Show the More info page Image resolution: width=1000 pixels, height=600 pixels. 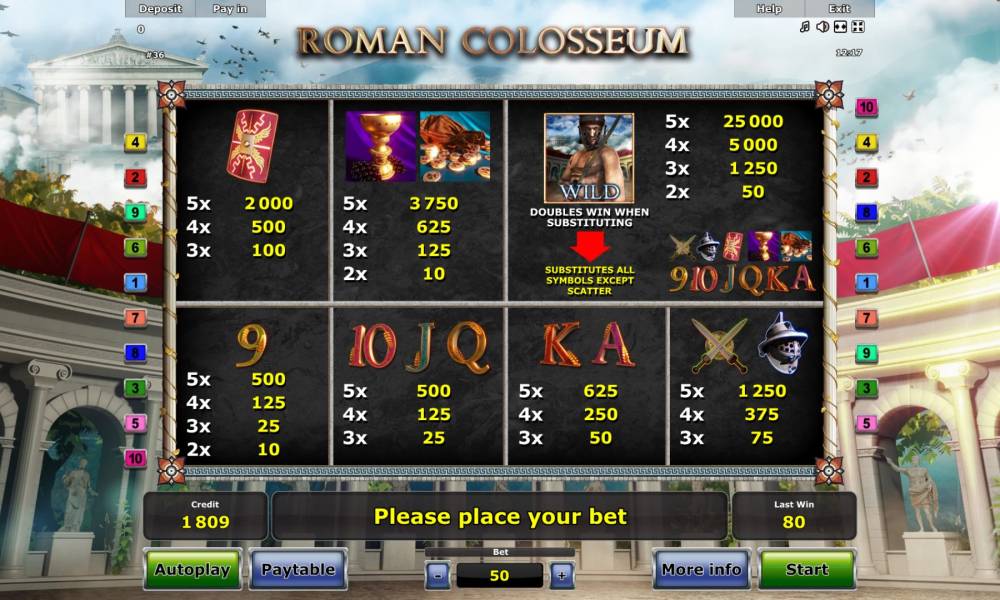pyautogui.click(x=701, y=570)
